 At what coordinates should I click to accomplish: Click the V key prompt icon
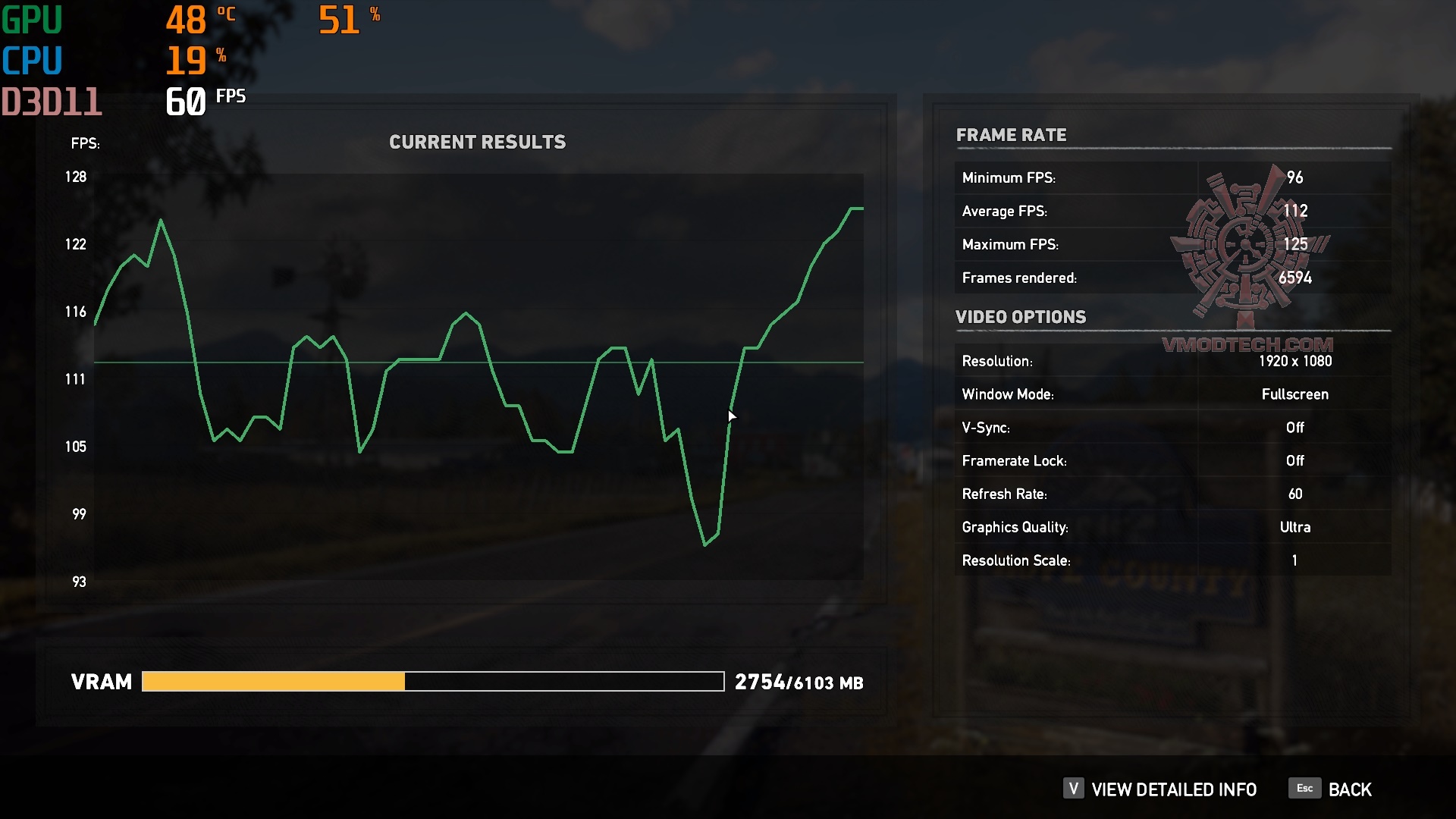1072,789
